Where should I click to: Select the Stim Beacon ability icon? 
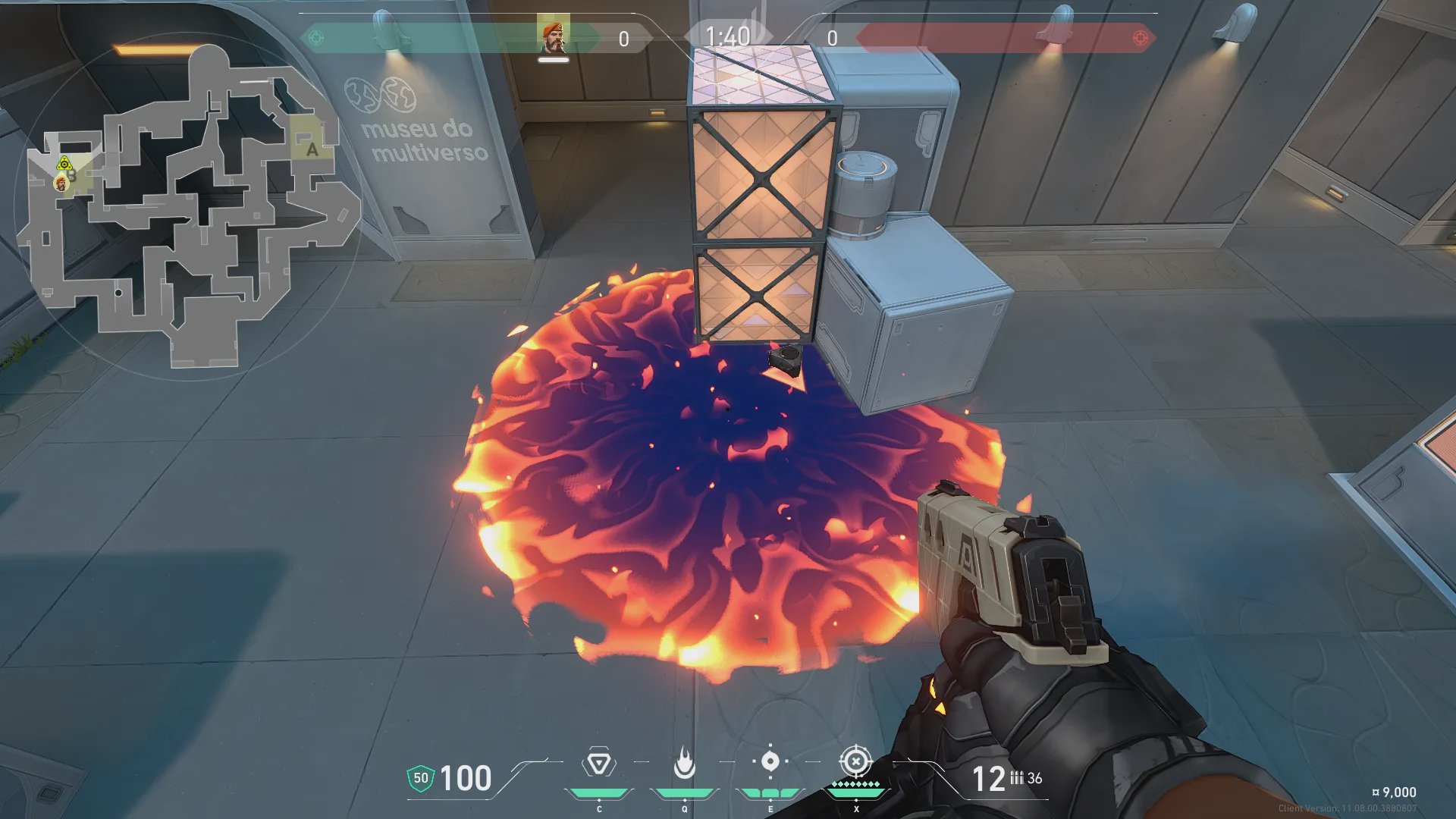click(x=598, y=763)
